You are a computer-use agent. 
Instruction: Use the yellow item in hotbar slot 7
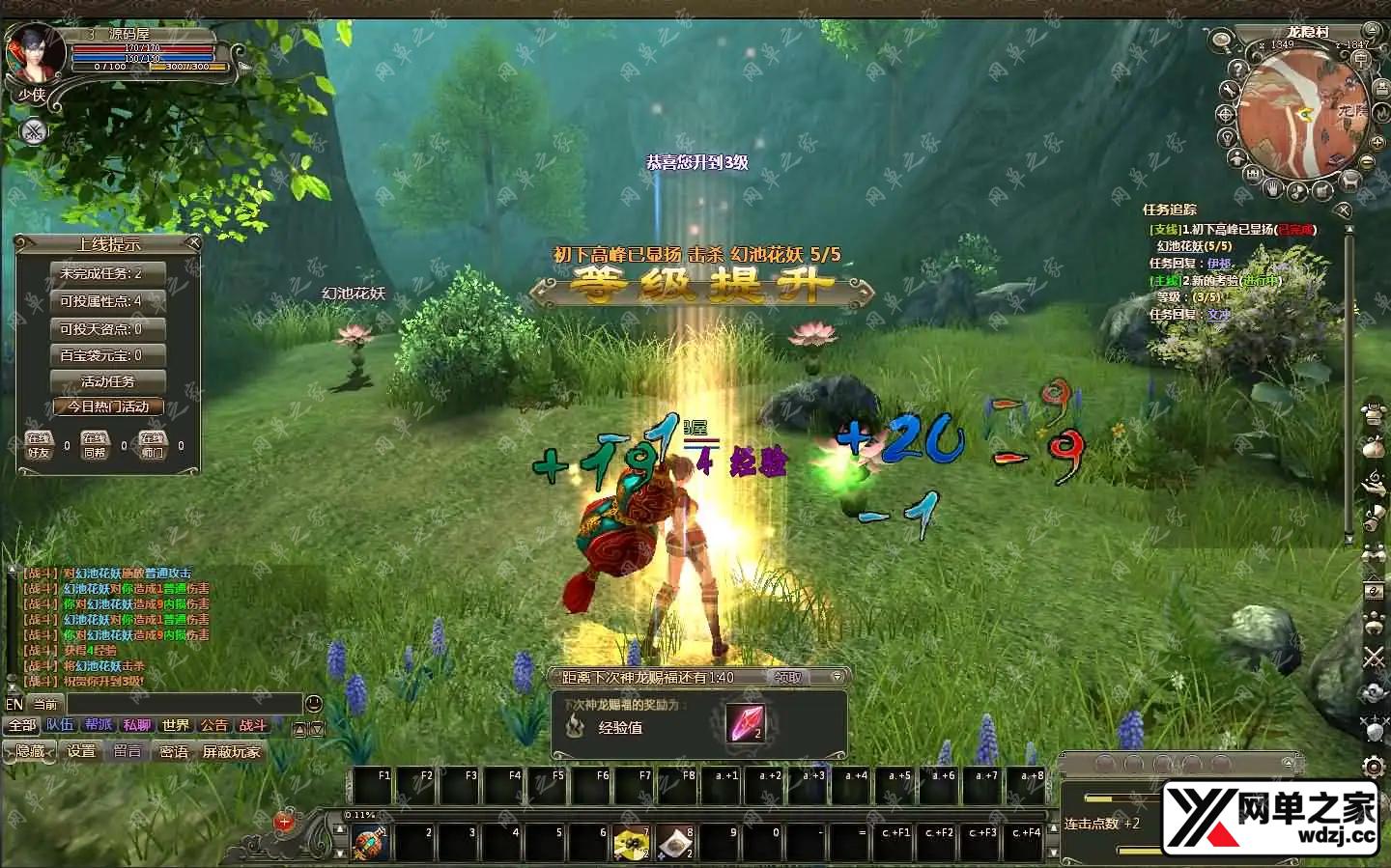point(631,843)
